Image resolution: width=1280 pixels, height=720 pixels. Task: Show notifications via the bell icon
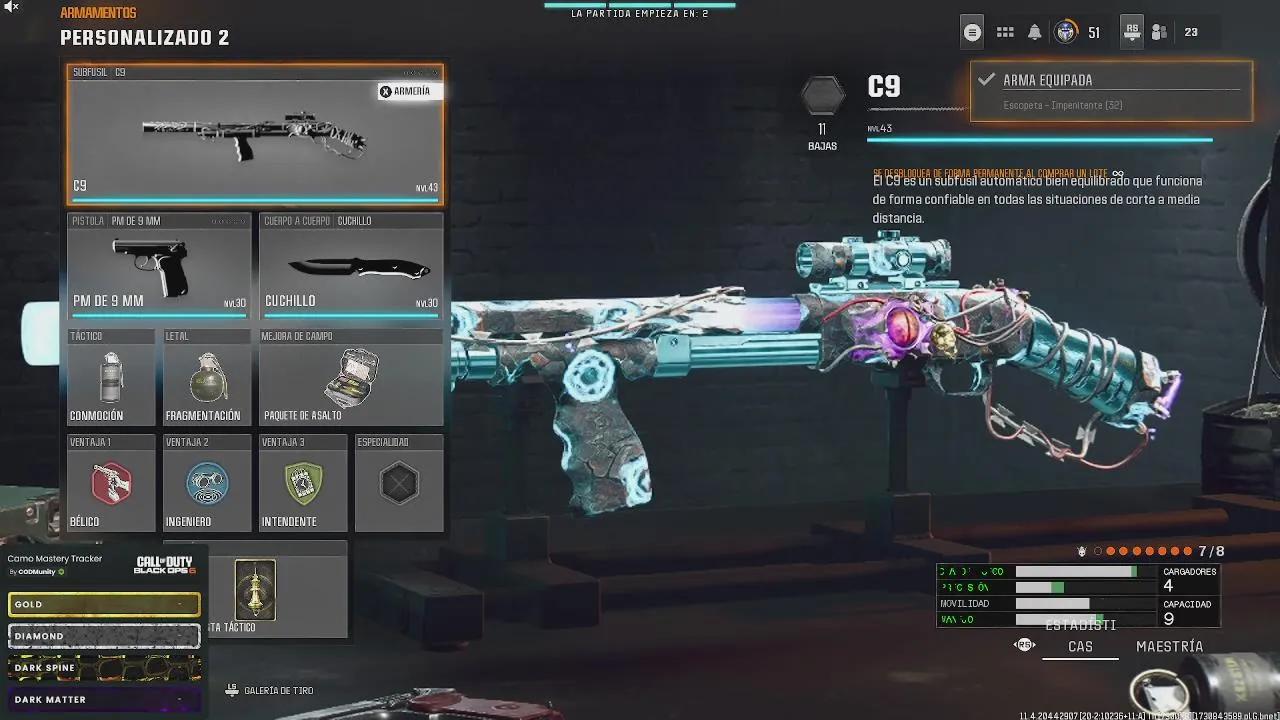pos(1035,32)
